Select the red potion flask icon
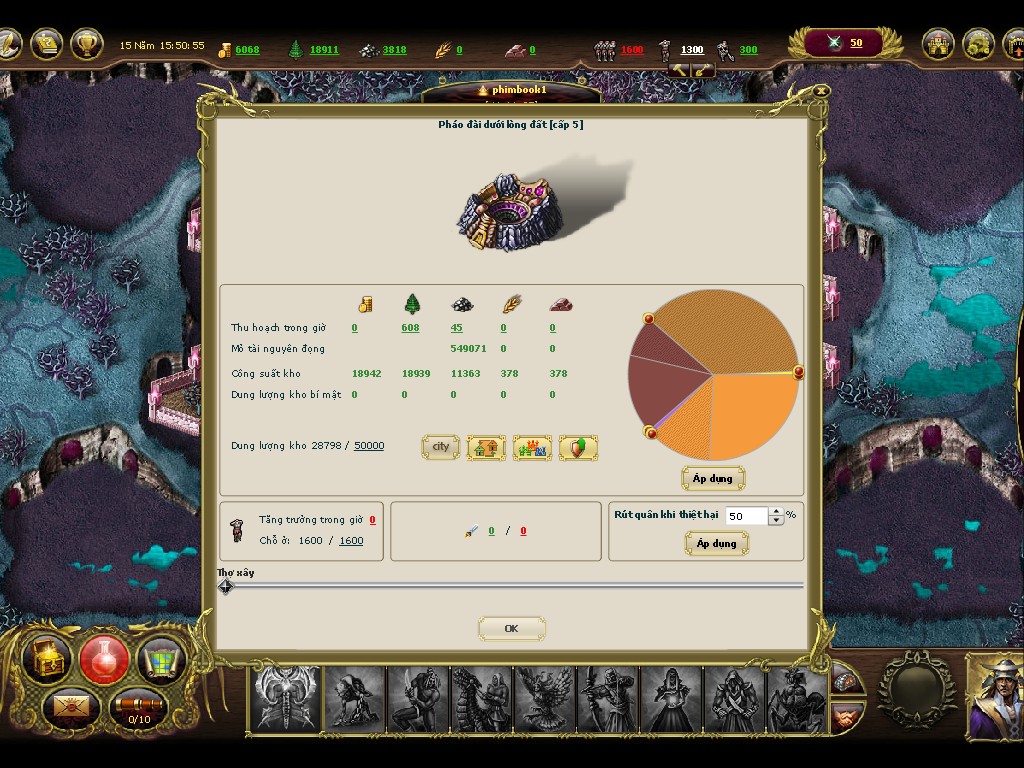The image size is (1024, 768). click(104, 659)
